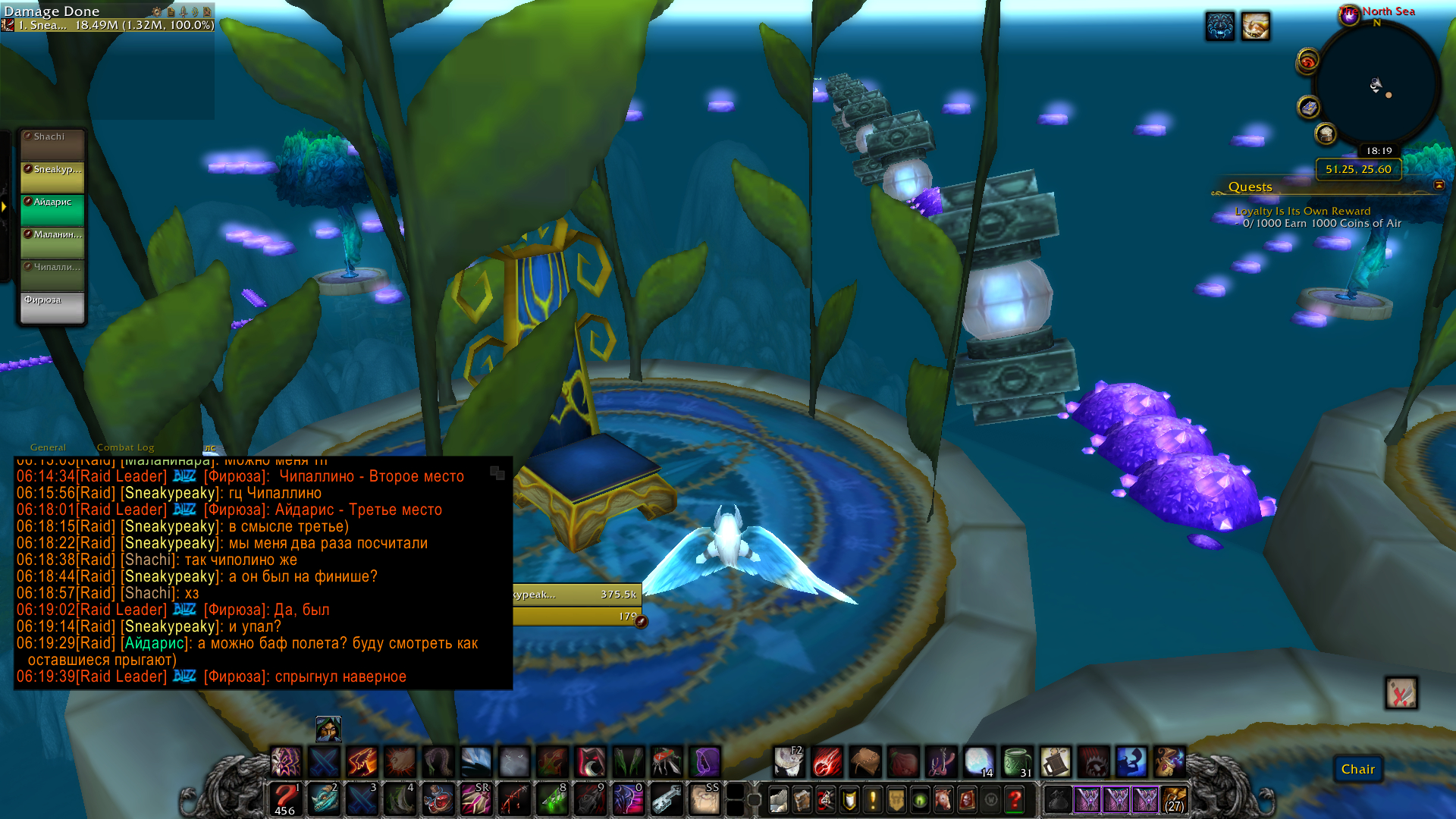Click the Chair button
This screenshot has width=1456, height=819.
(1357, 769)
